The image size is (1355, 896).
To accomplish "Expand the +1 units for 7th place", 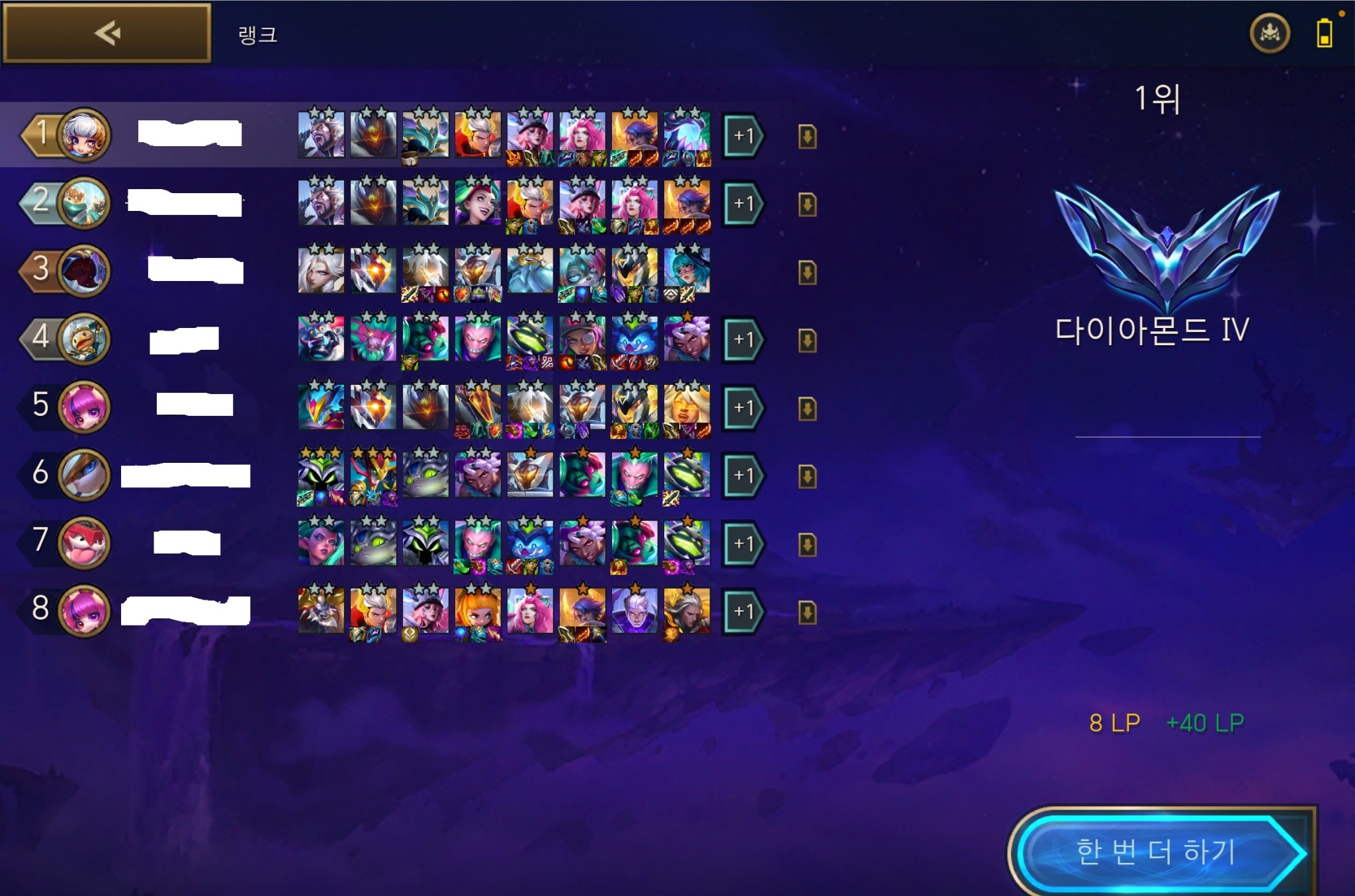I will [x=742, y=544].
